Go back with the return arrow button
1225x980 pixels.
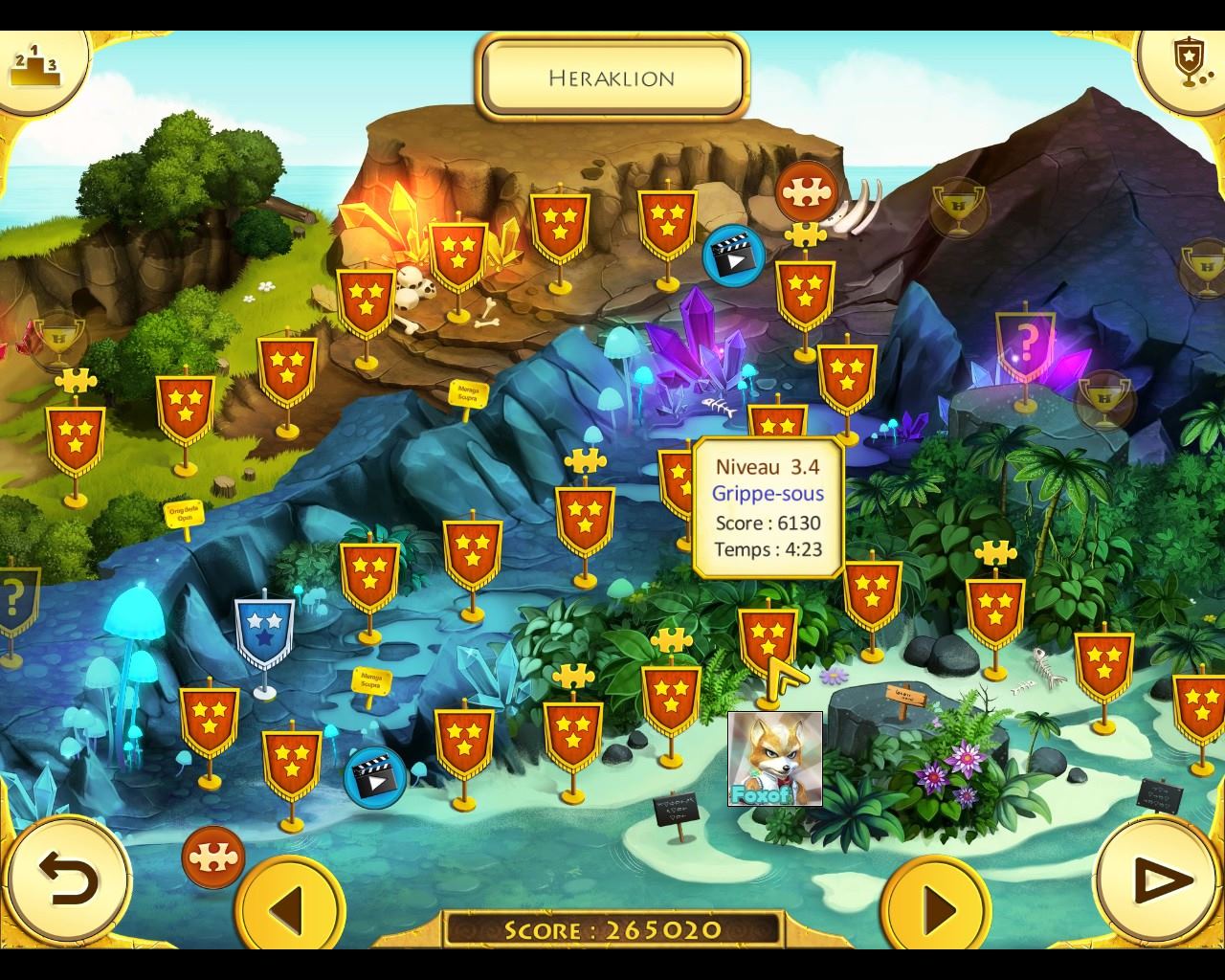pos(67,879)
